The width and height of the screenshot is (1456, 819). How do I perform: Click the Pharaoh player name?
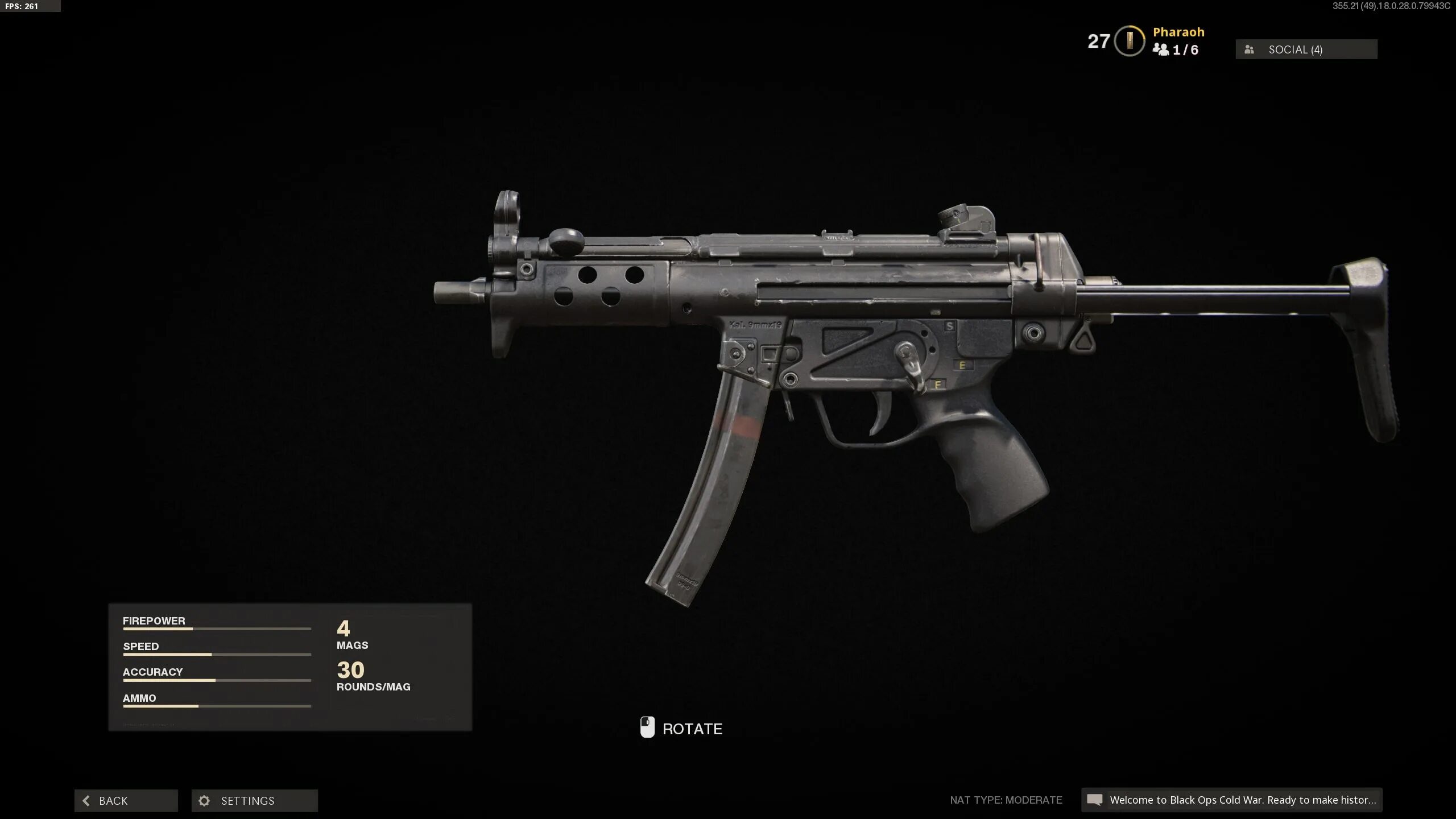tap(1178, 32)
